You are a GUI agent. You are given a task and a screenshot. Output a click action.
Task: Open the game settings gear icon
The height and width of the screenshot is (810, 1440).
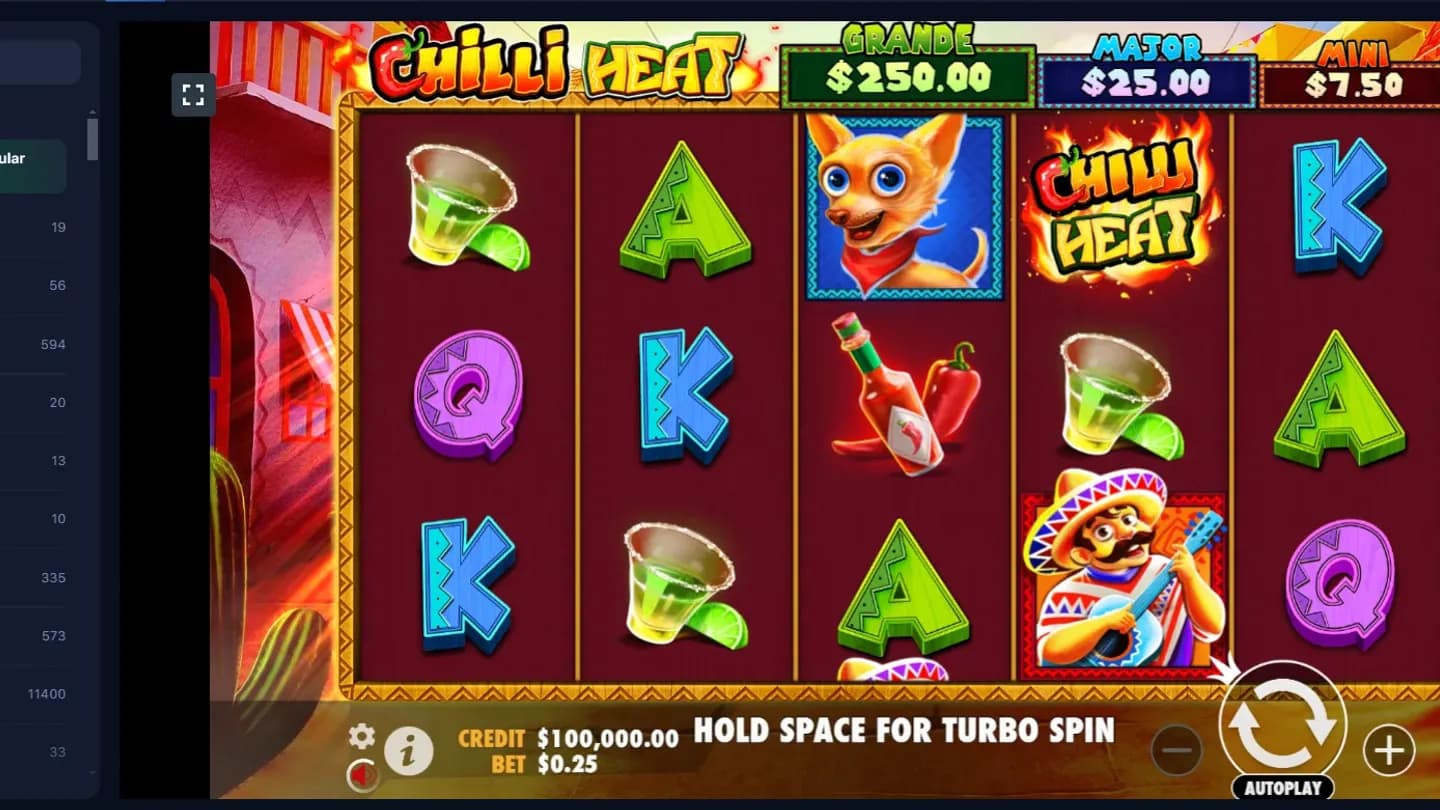click(x=360, y=738)
